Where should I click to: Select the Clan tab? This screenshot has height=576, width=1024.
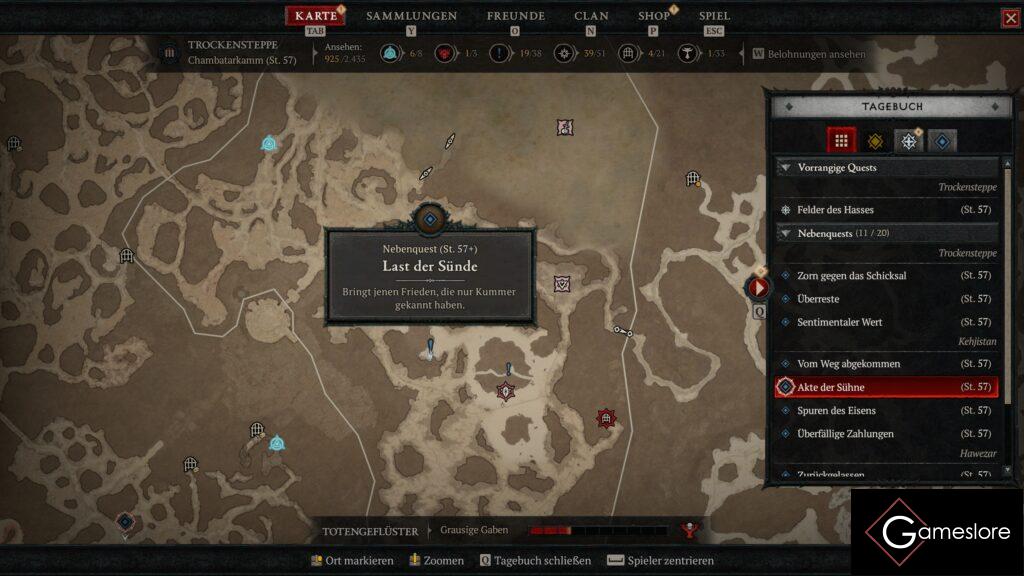(591, 16)
